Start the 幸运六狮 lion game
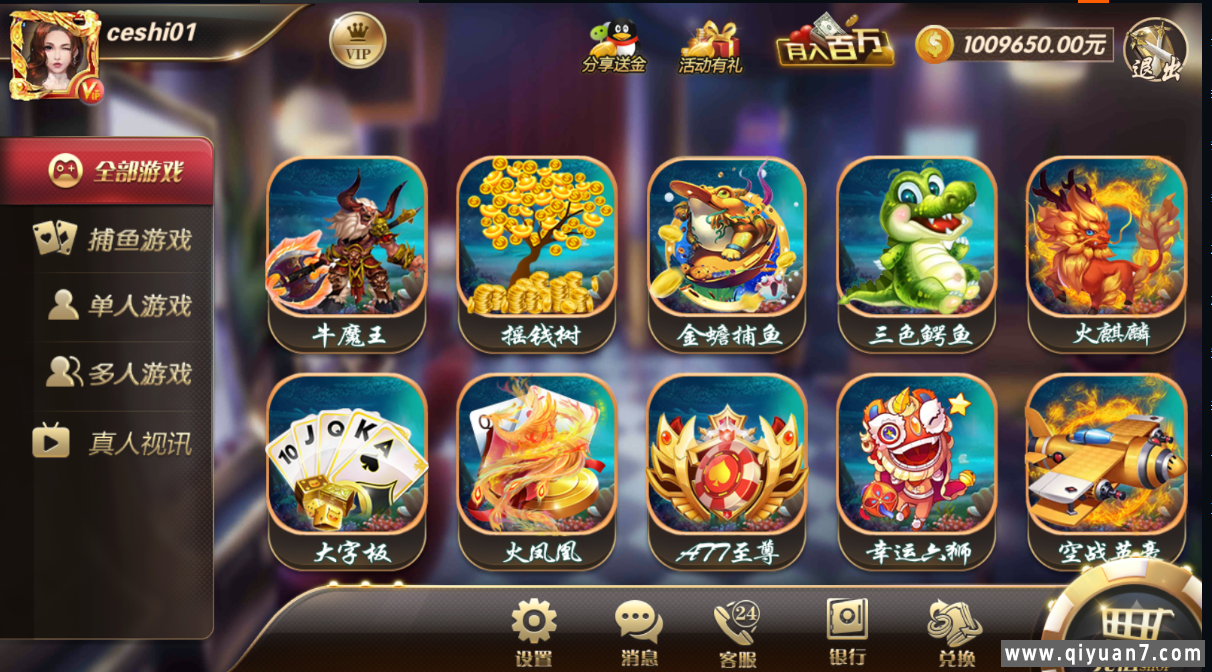 click(x=917, y=468)
